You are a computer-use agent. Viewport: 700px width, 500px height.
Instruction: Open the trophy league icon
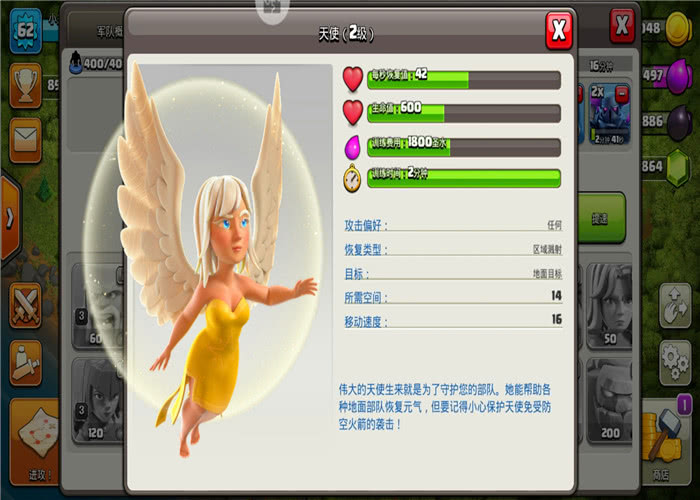tap(24, 83)
